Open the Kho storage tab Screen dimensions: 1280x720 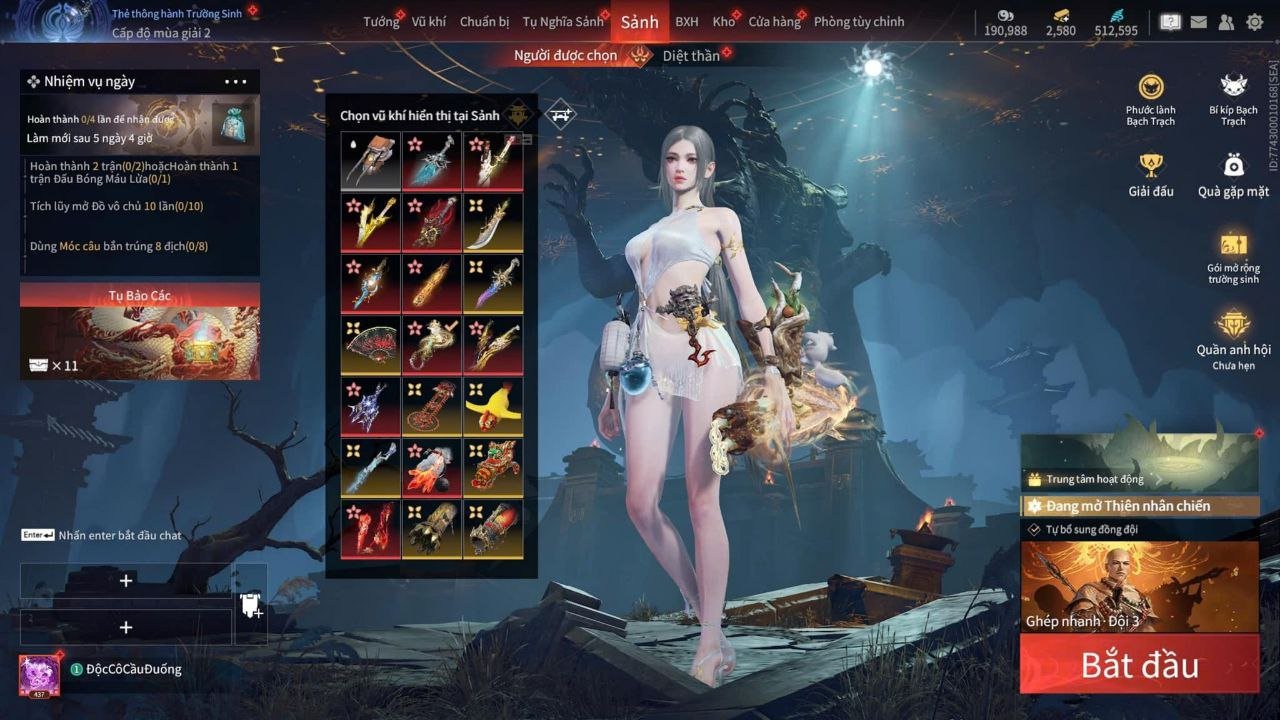tap(723, 22)
